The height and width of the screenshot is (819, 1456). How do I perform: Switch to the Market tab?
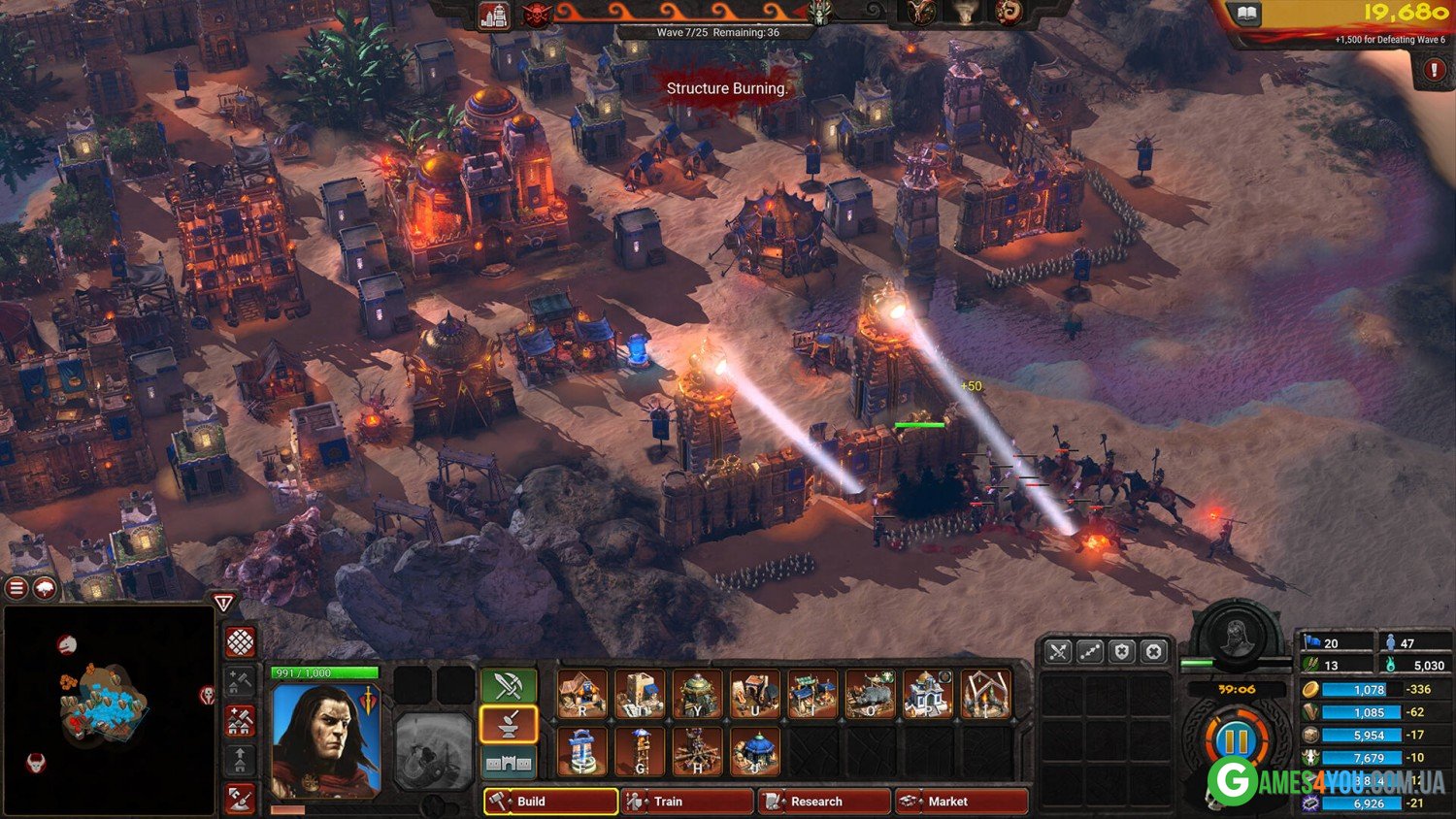(961, 802)
